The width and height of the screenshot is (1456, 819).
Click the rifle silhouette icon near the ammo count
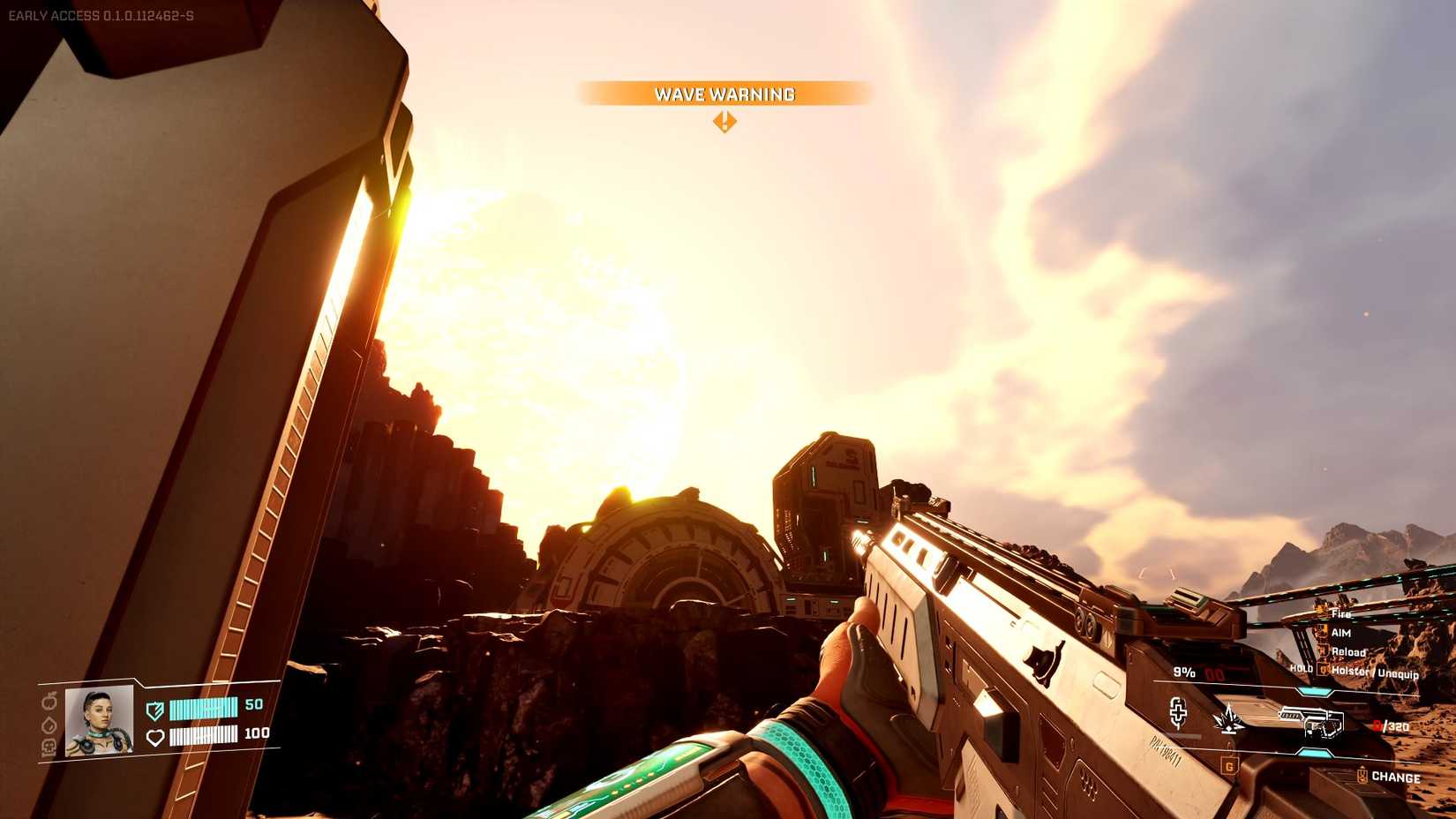click(1311, 721)
